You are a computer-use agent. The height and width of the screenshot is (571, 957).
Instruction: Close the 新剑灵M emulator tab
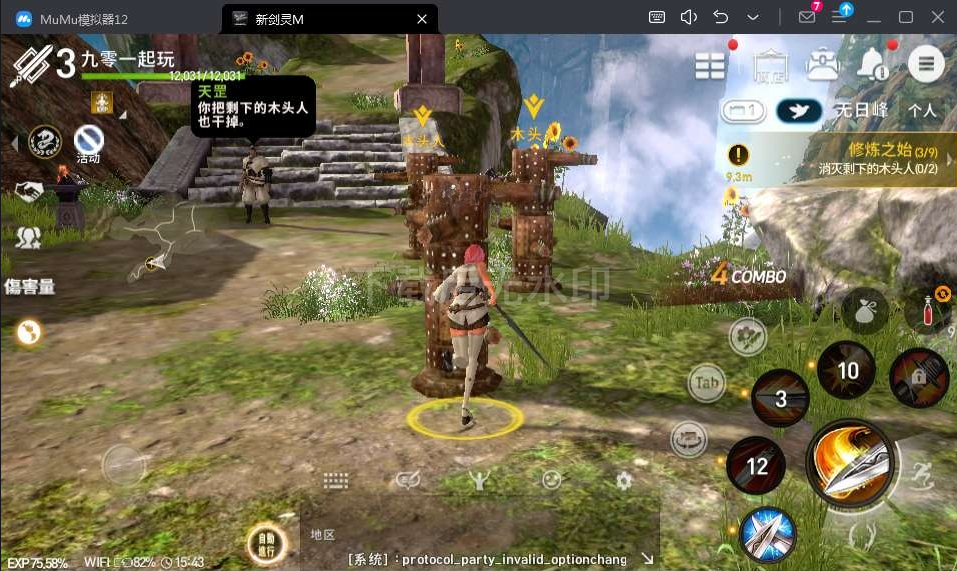(422, 18)
